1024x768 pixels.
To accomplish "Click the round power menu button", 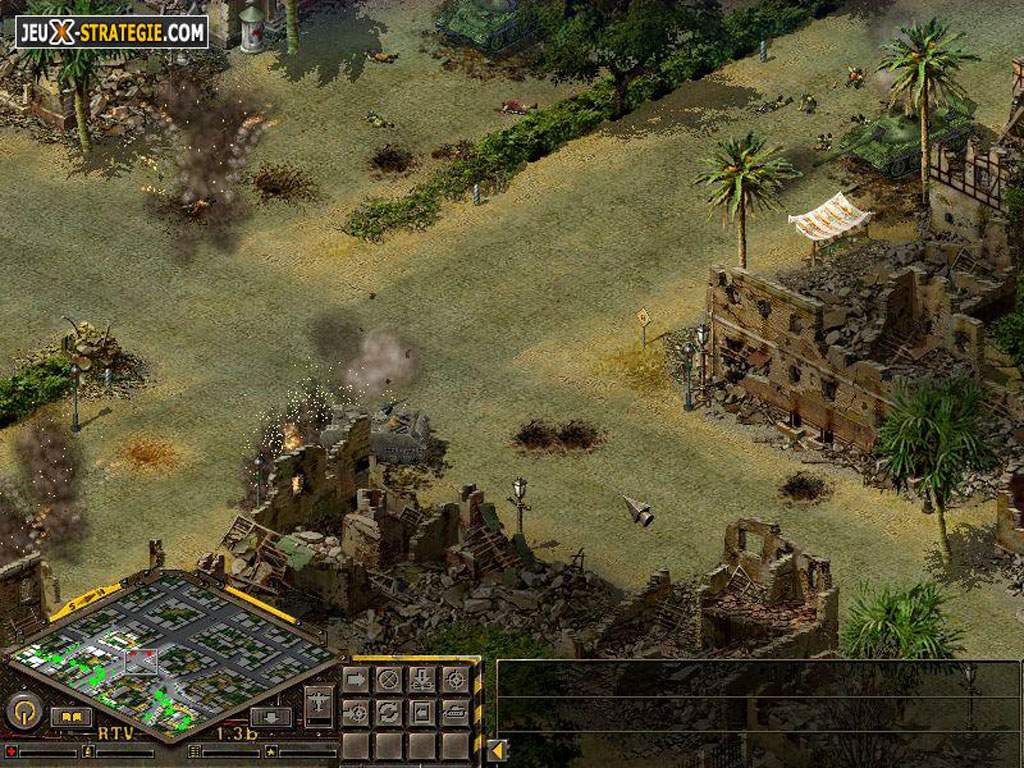I will tap(23, 711).
